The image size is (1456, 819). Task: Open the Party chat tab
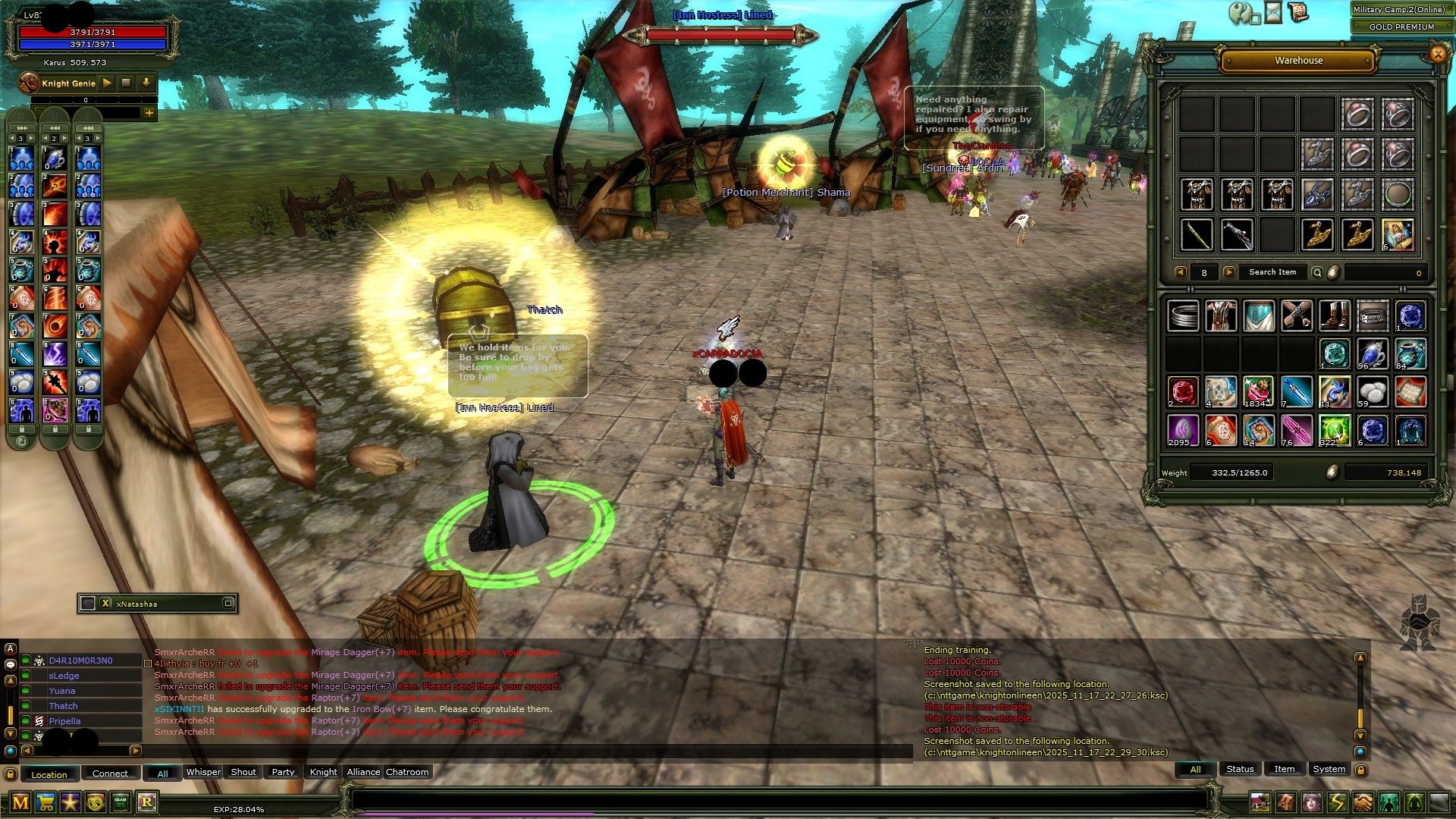click(283, 772)
